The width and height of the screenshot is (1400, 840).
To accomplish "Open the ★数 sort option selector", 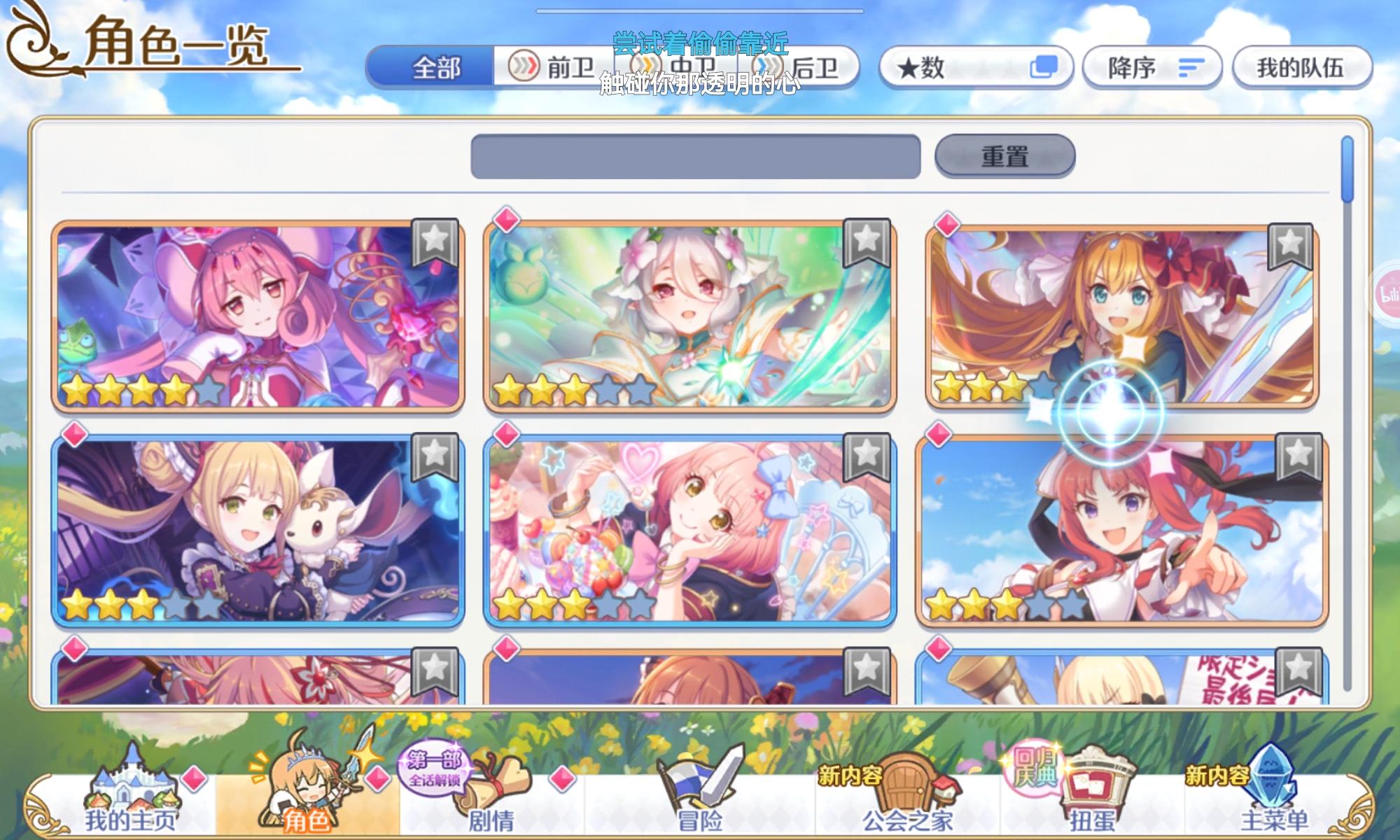I will pyautogui.click(x=938, y=65).
